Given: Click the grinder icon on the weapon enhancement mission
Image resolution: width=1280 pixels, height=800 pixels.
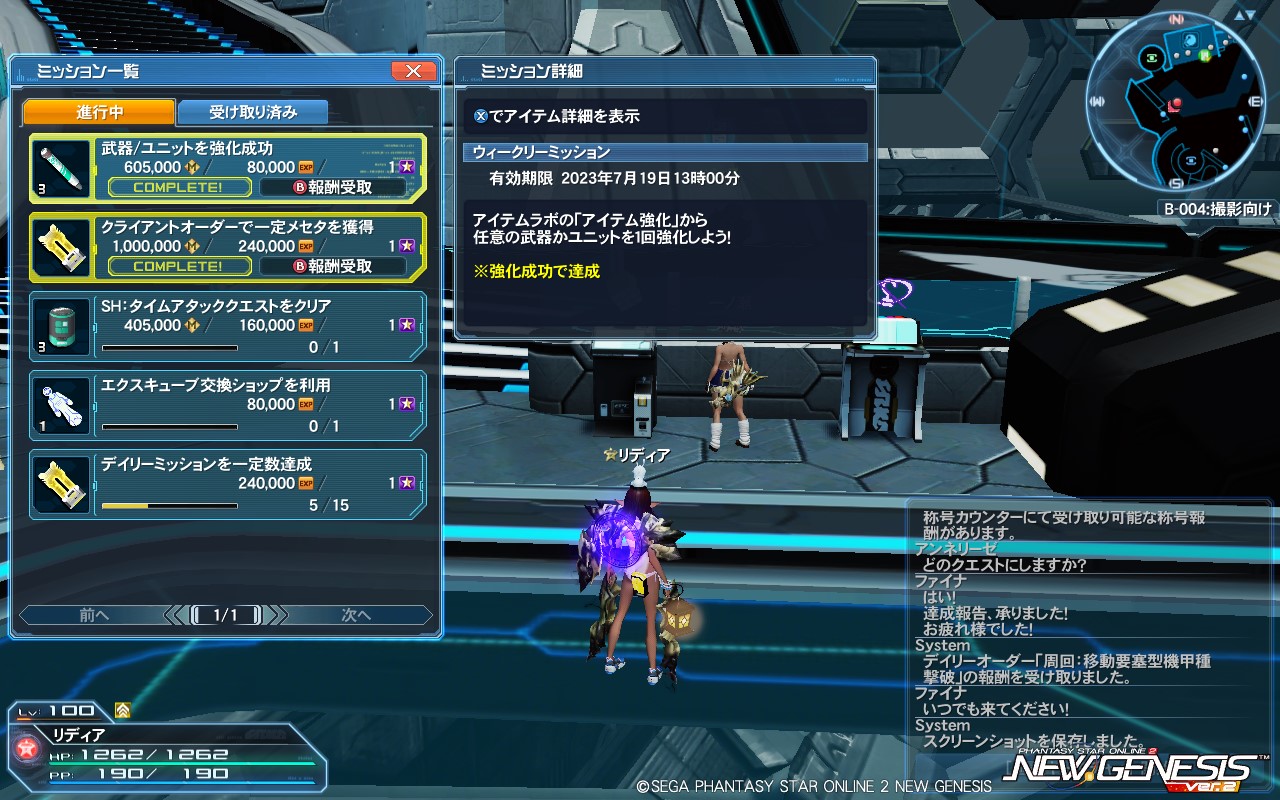Looking at the screenshot, I should (59, 169).
